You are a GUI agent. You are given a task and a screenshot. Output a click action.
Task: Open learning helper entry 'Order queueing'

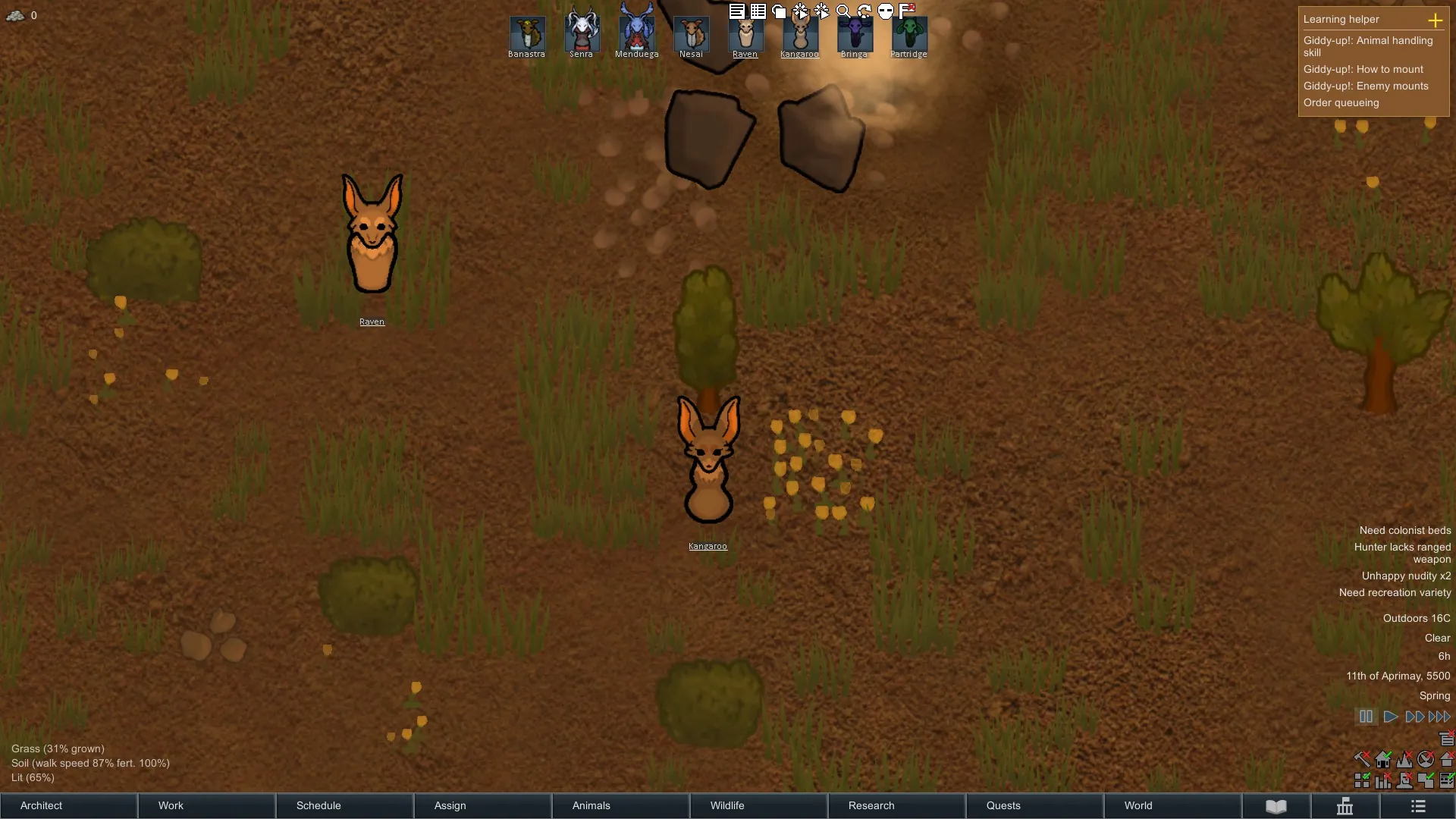(x=1341, y=102)
